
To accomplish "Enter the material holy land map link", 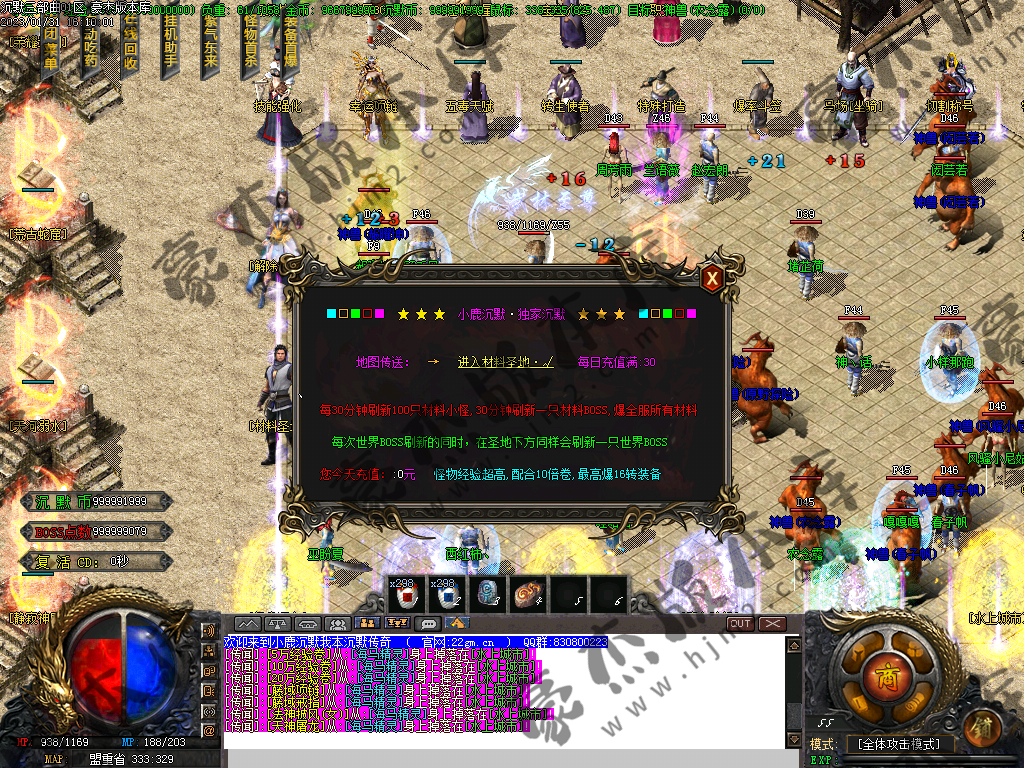I will 505,362.
